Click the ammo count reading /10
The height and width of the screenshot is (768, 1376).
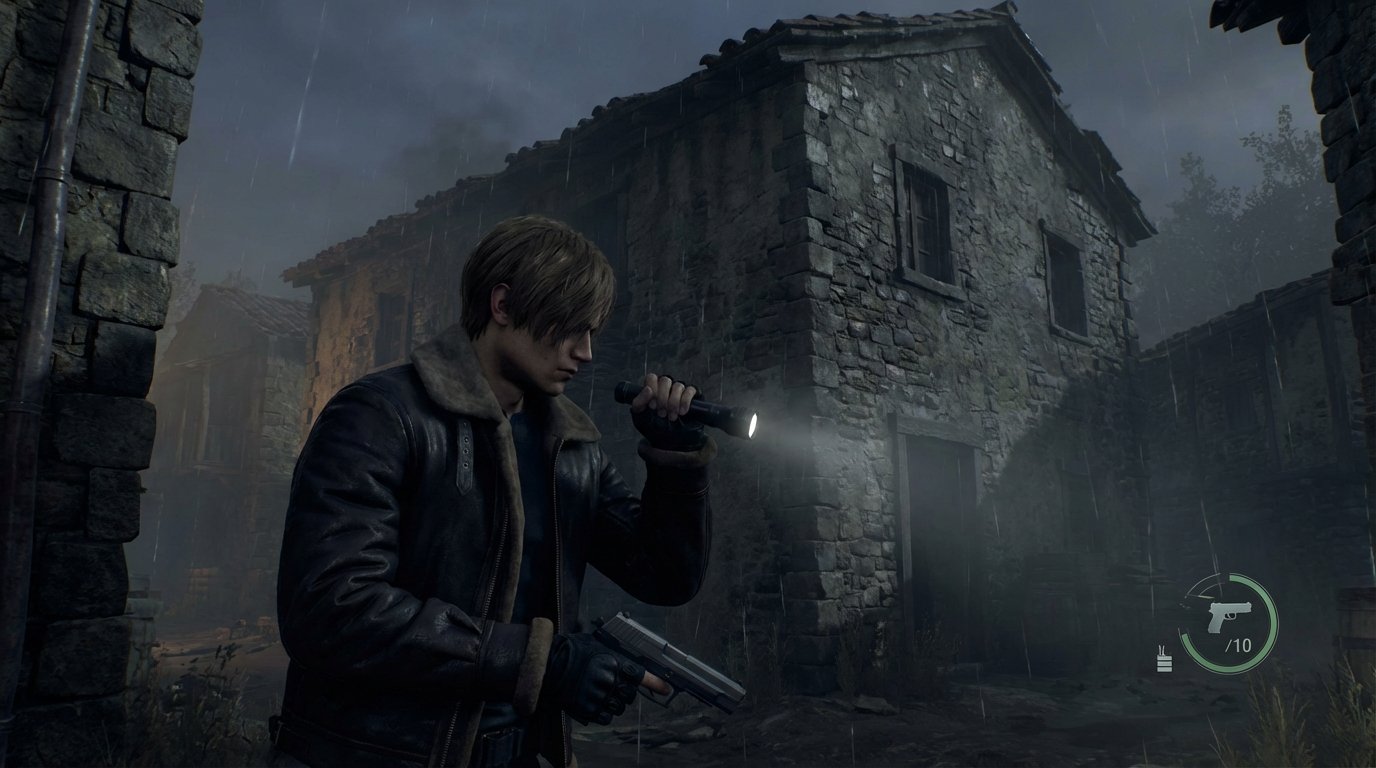pyautogui.click(x=1240, y=644)
